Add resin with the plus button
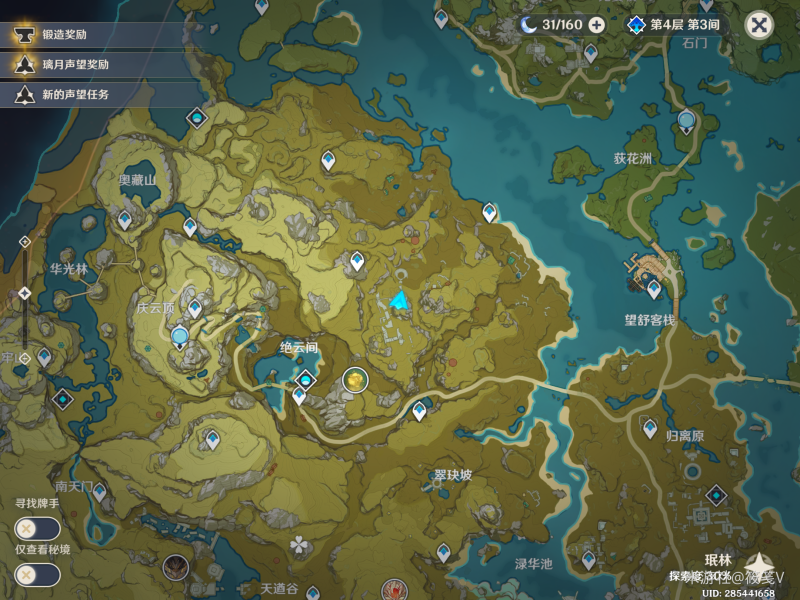Viewport: 800px width, 600px height. pyautogui.click(x=597, y=25)
